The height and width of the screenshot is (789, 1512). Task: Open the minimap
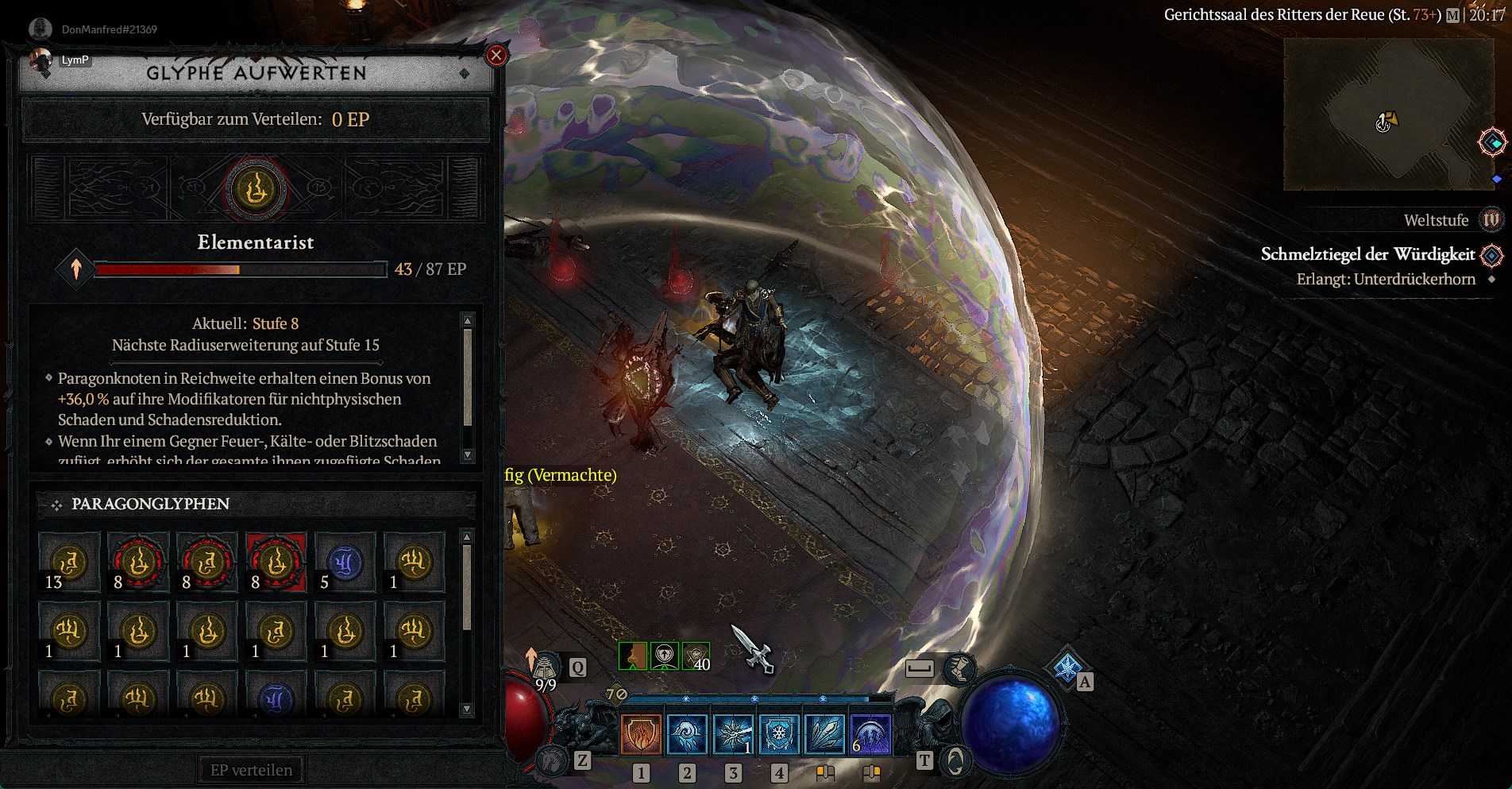1388,114
